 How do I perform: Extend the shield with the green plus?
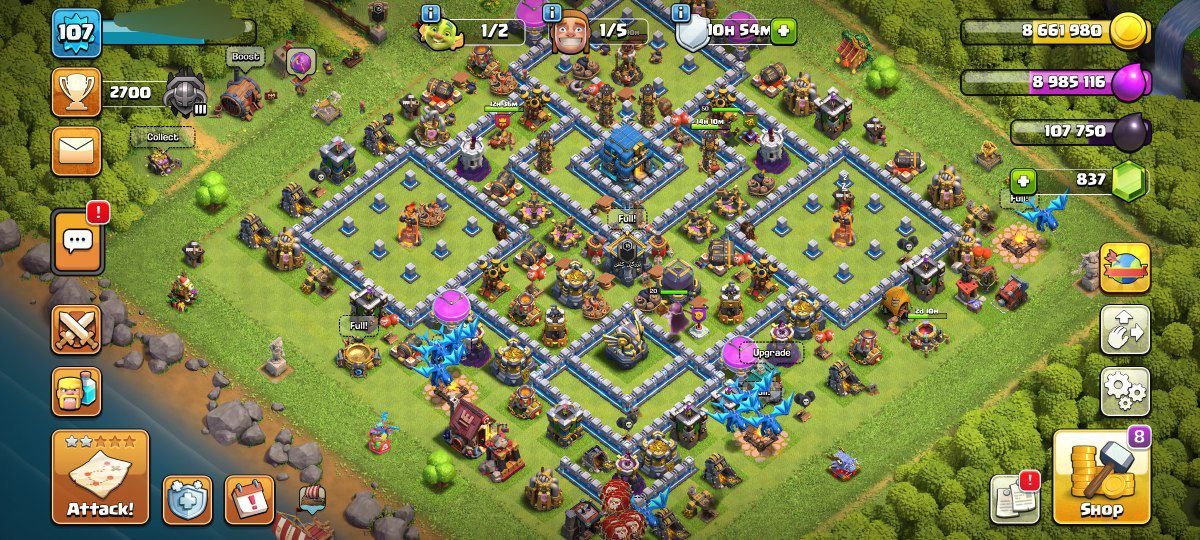click(x=782, y=30)
